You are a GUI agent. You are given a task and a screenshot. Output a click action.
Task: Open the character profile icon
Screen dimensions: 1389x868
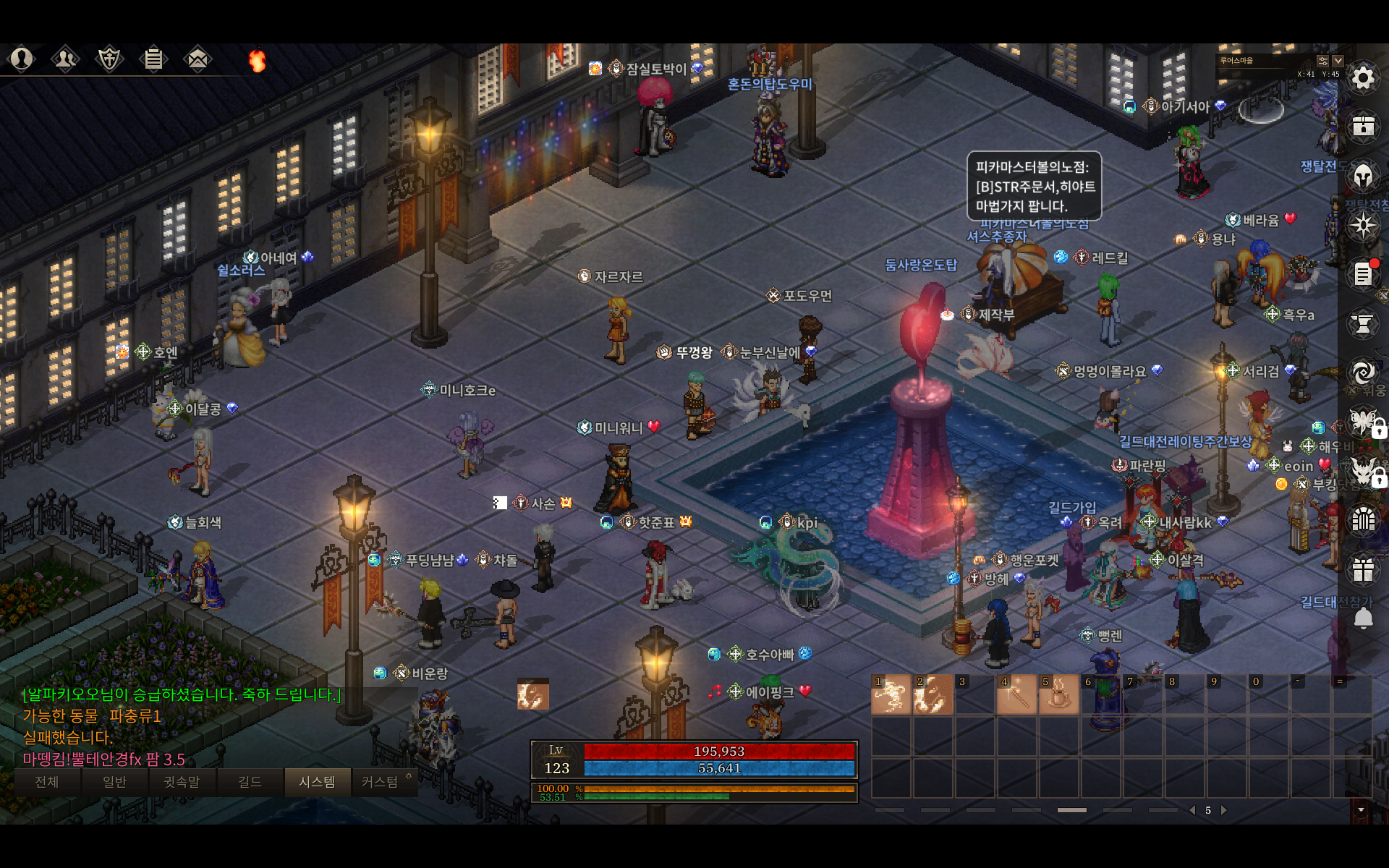point(22,59)
